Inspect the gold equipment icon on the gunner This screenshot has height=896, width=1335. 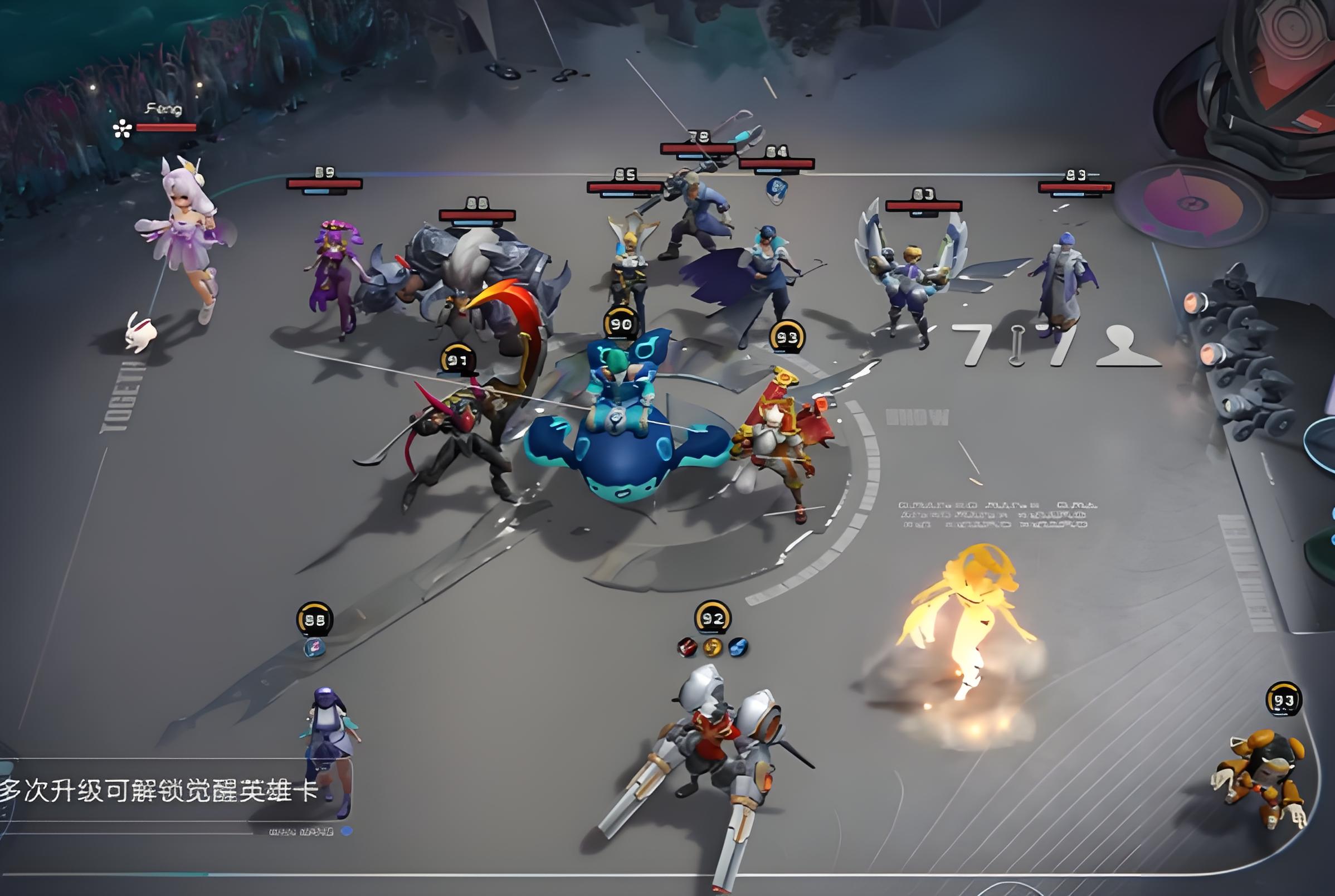(x=712, y=647)
